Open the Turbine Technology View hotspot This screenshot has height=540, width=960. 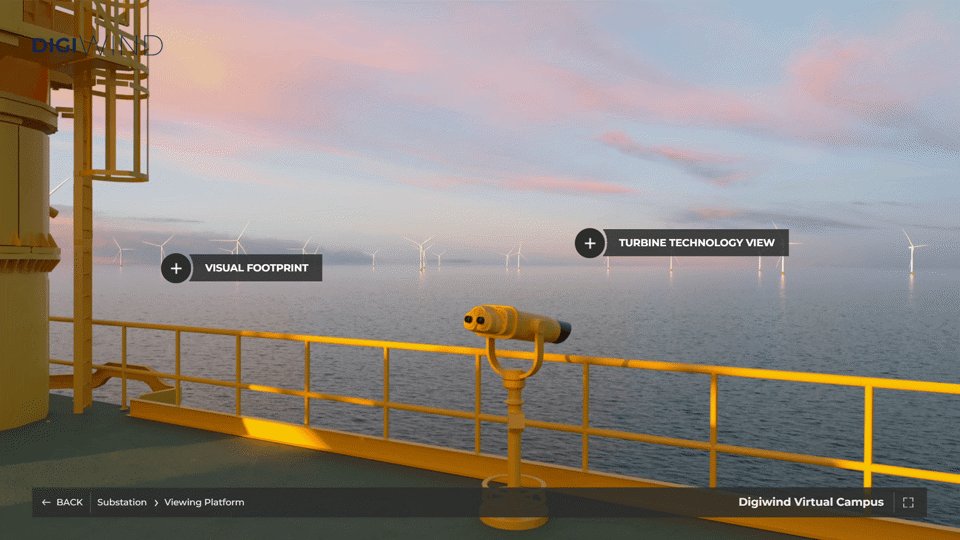click(x=590, y=243)
